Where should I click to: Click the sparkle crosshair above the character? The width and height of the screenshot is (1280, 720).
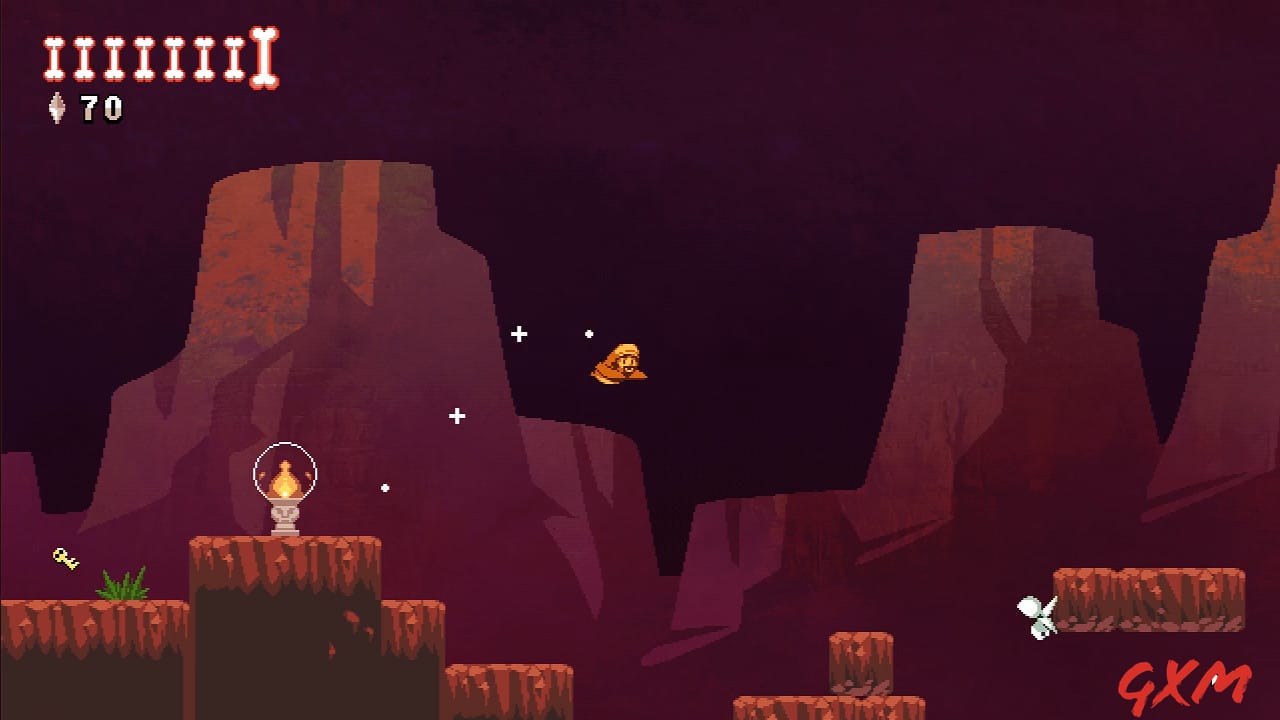click(520, 332)
